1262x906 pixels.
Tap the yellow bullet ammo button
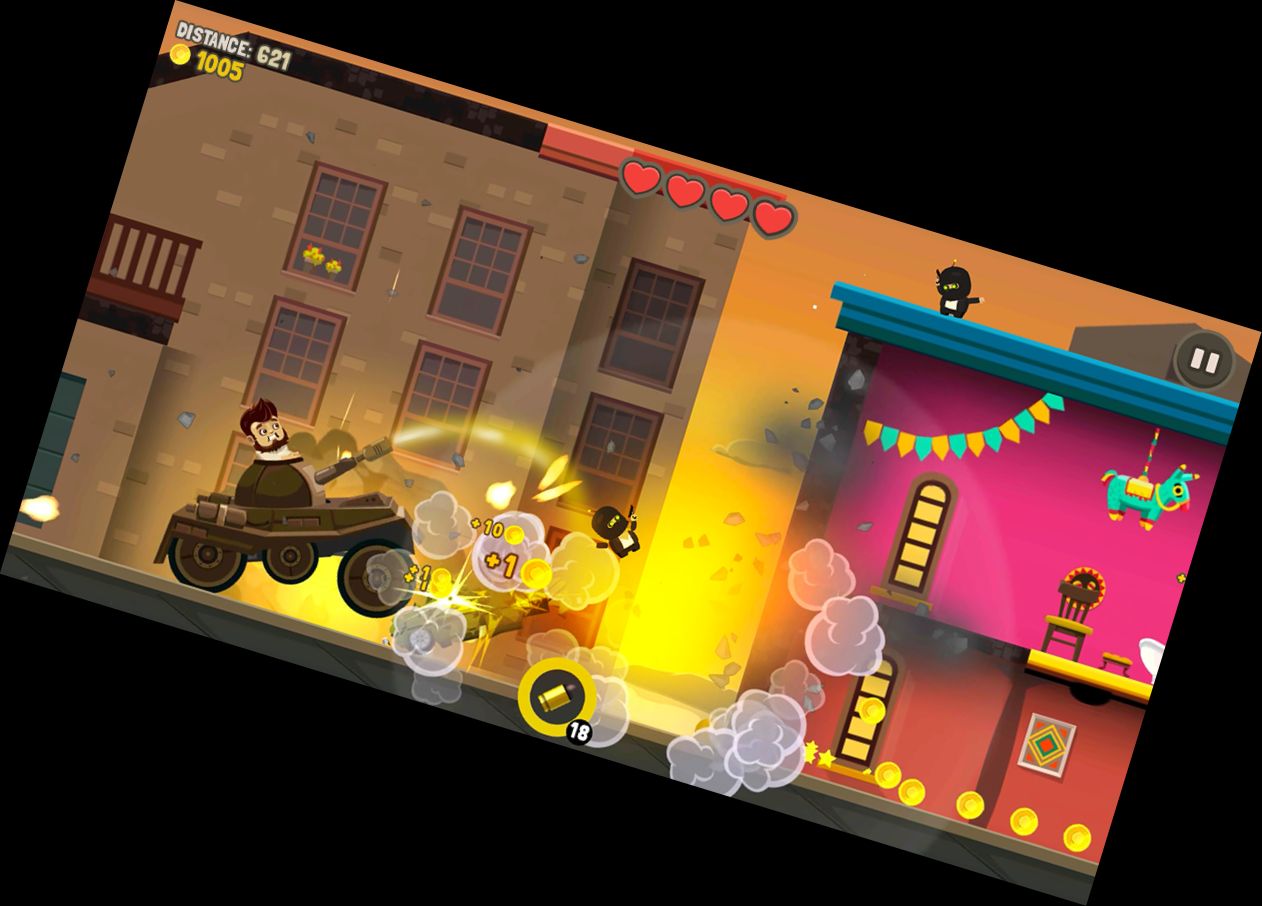pyautogui.click(x=556, y=693)
